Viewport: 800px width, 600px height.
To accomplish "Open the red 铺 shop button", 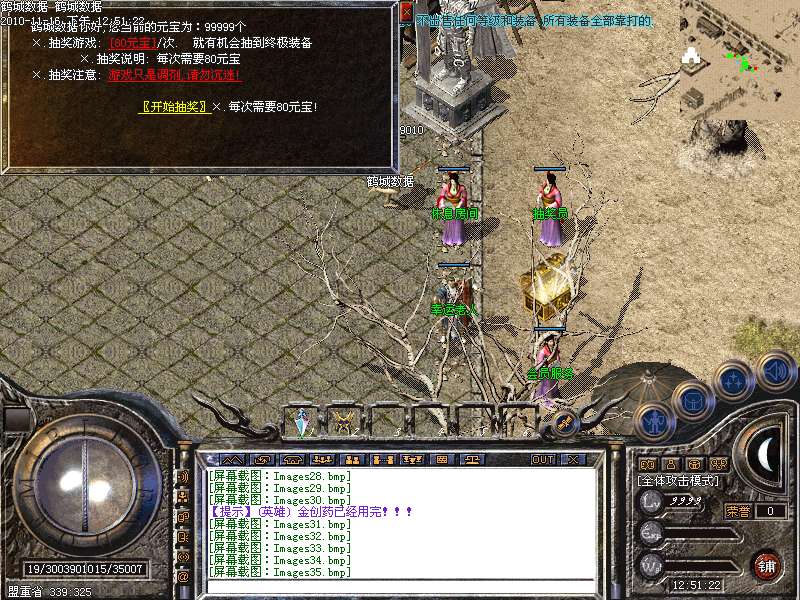I will click(767, 566).
